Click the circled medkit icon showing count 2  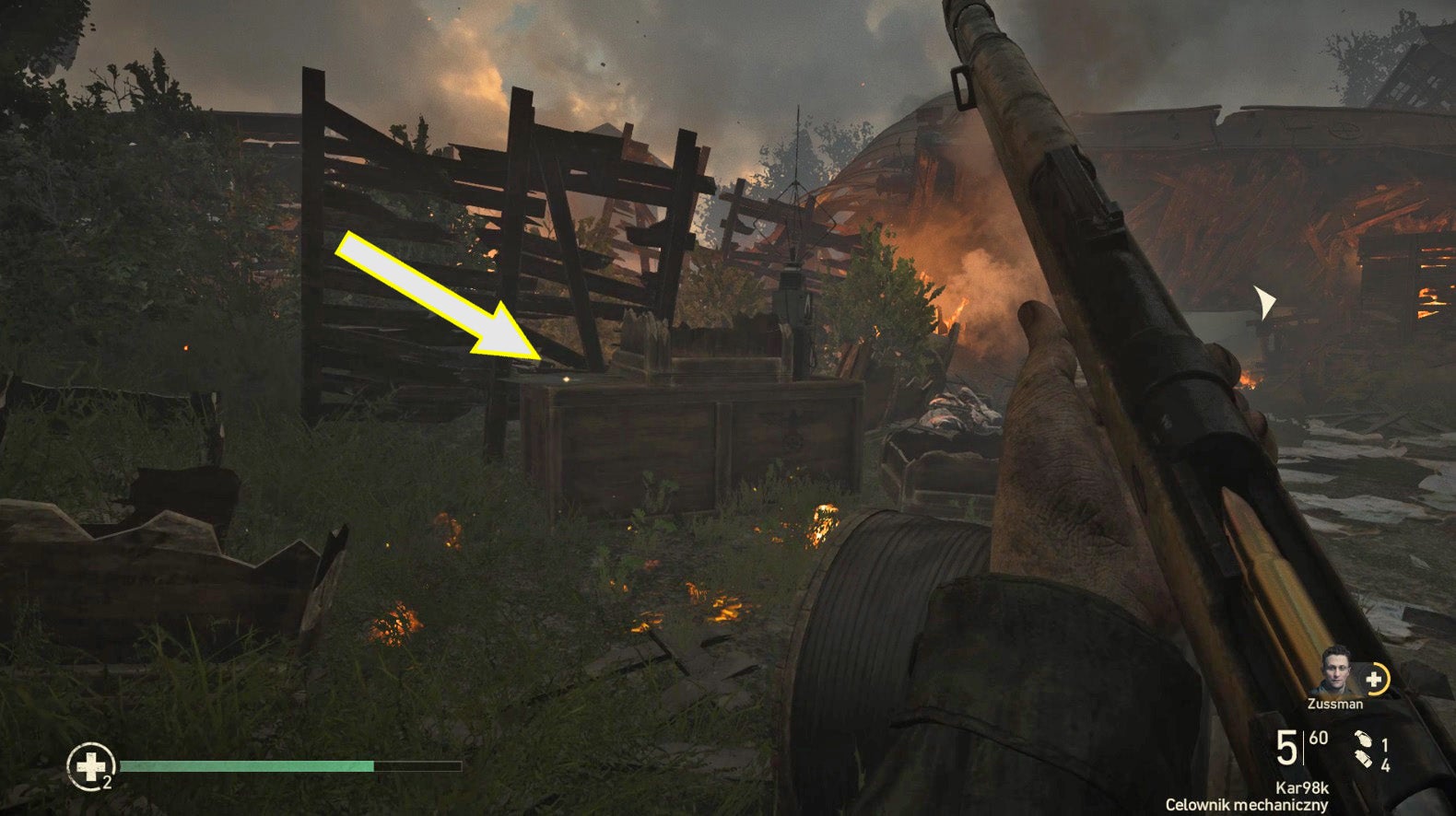91,764
